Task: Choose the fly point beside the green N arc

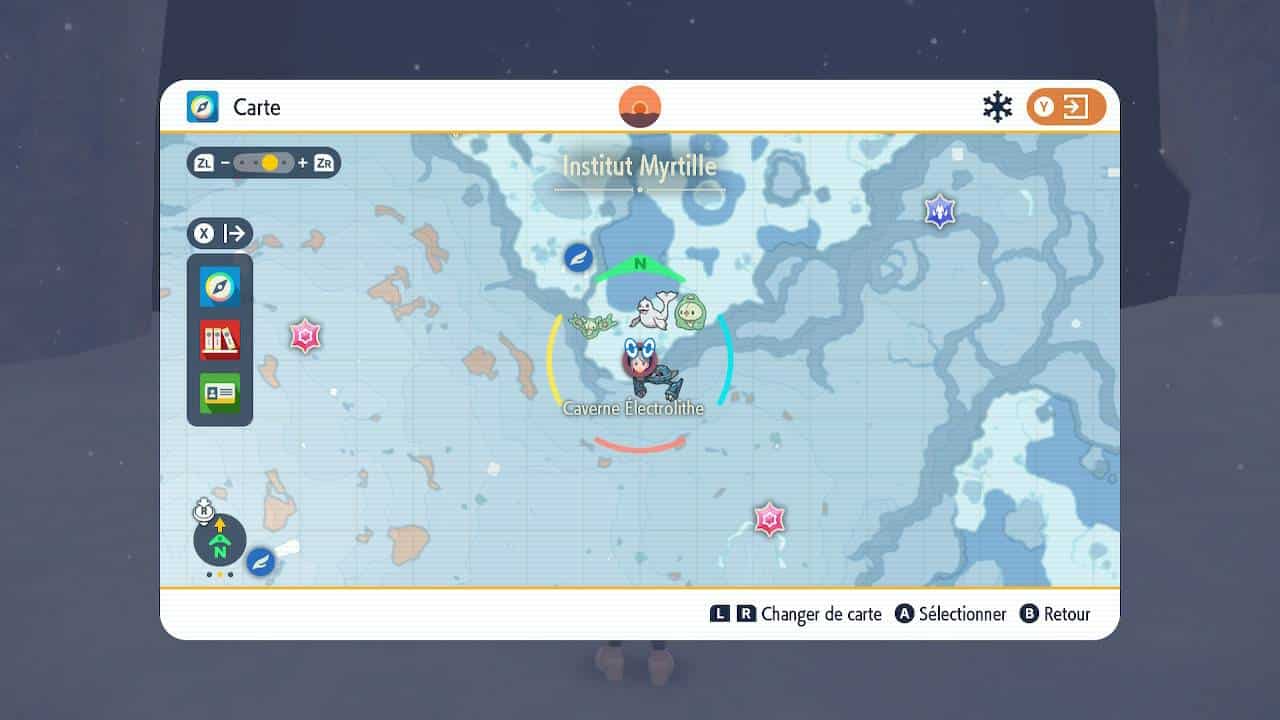Action: point(578,257)
